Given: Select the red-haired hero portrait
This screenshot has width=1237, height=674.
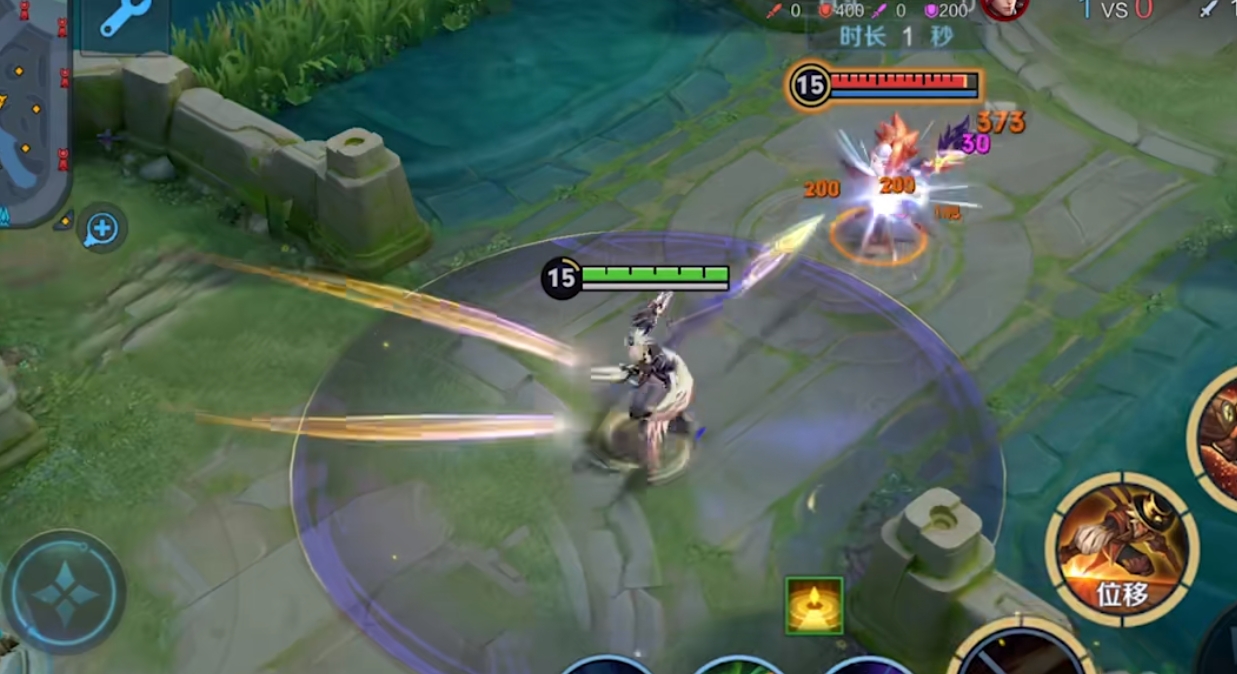Looking at the screenshot, I should coord(1003,9).
